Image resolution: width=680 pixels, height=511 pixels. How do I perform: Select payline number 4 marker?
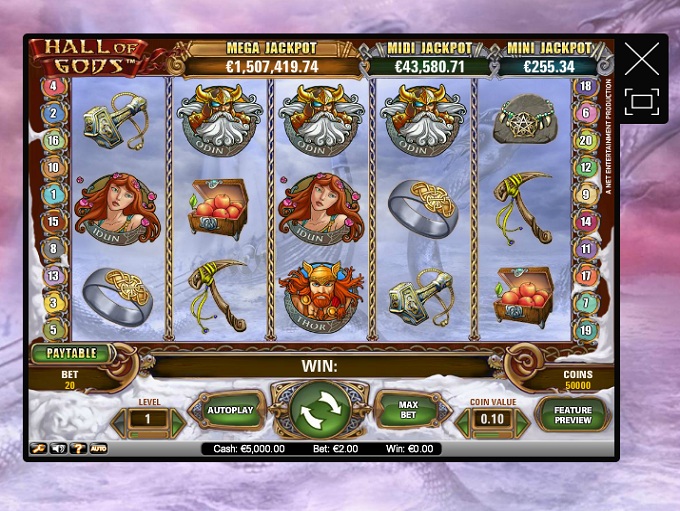click(53, 87)
